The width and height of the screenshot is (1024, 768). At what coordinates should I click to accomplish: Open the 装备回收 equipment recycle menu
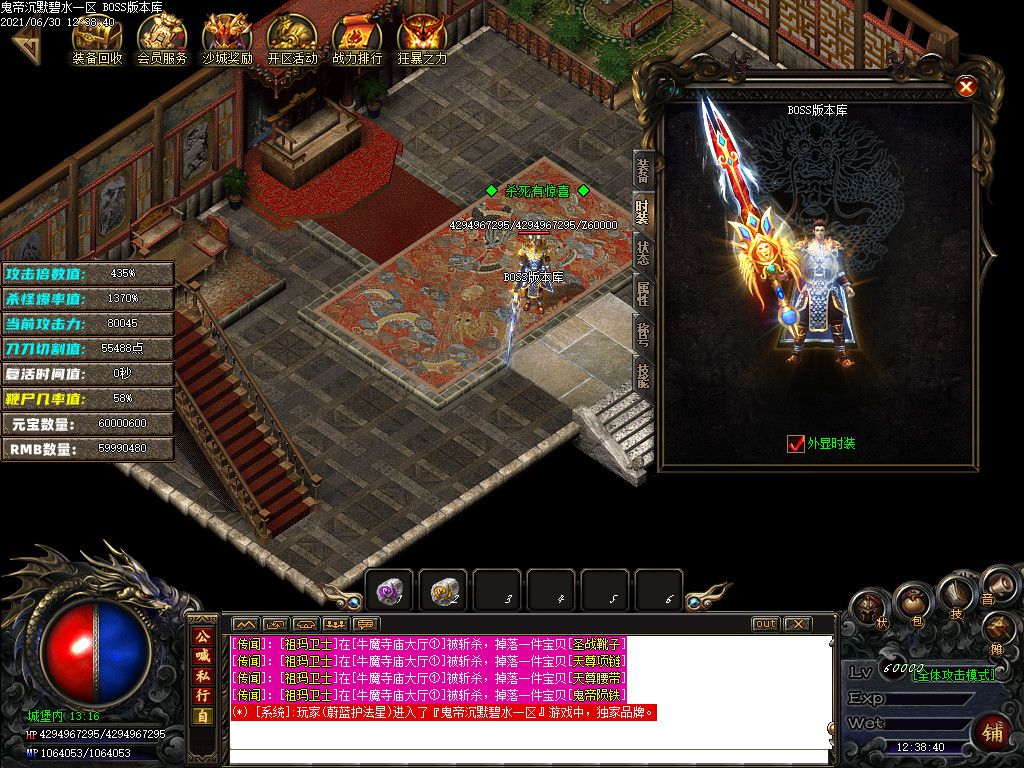(x=97, y=40)
